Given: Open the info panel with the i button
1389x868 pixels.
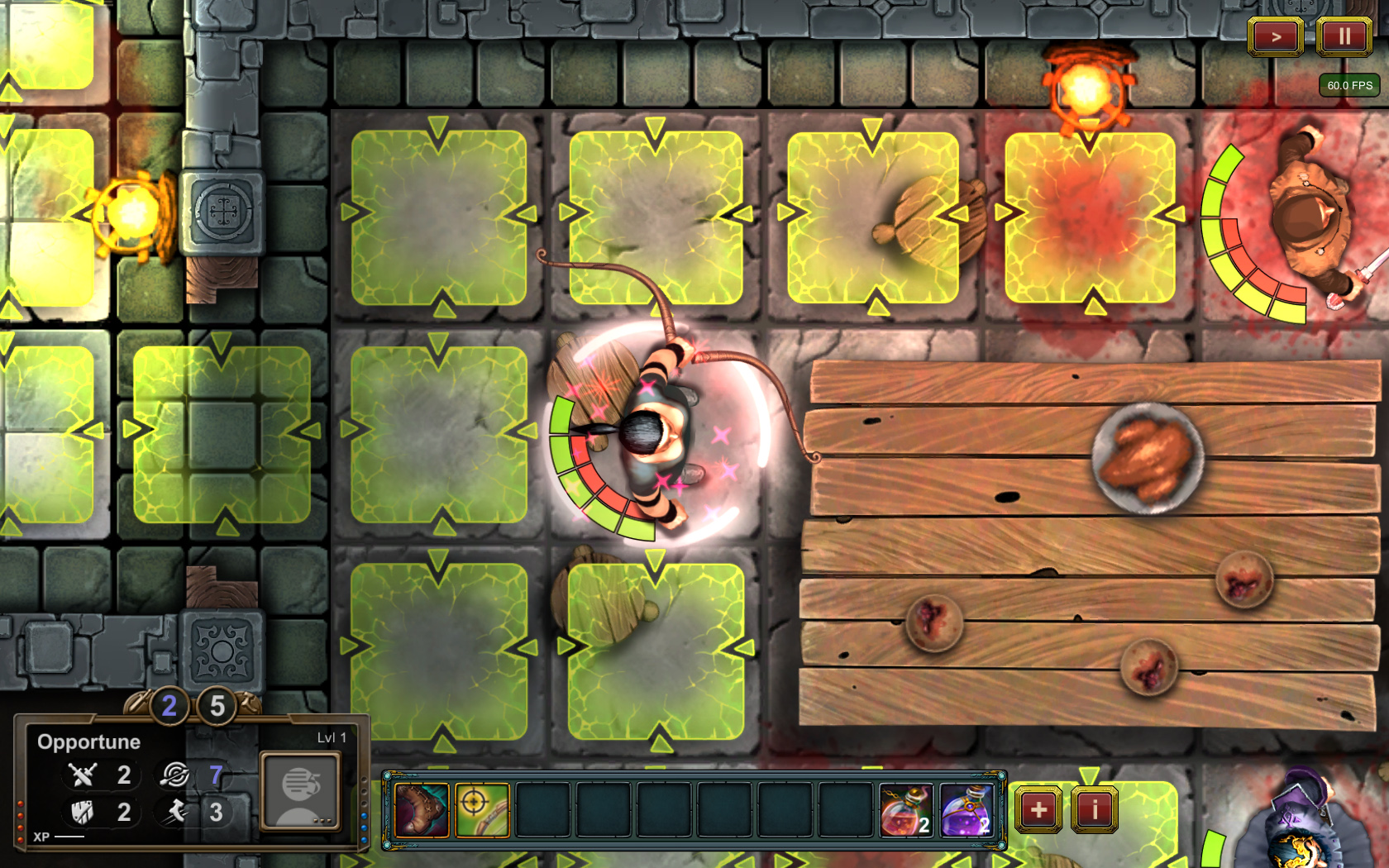Looking at the screenshot, I should click(1095, 809).
